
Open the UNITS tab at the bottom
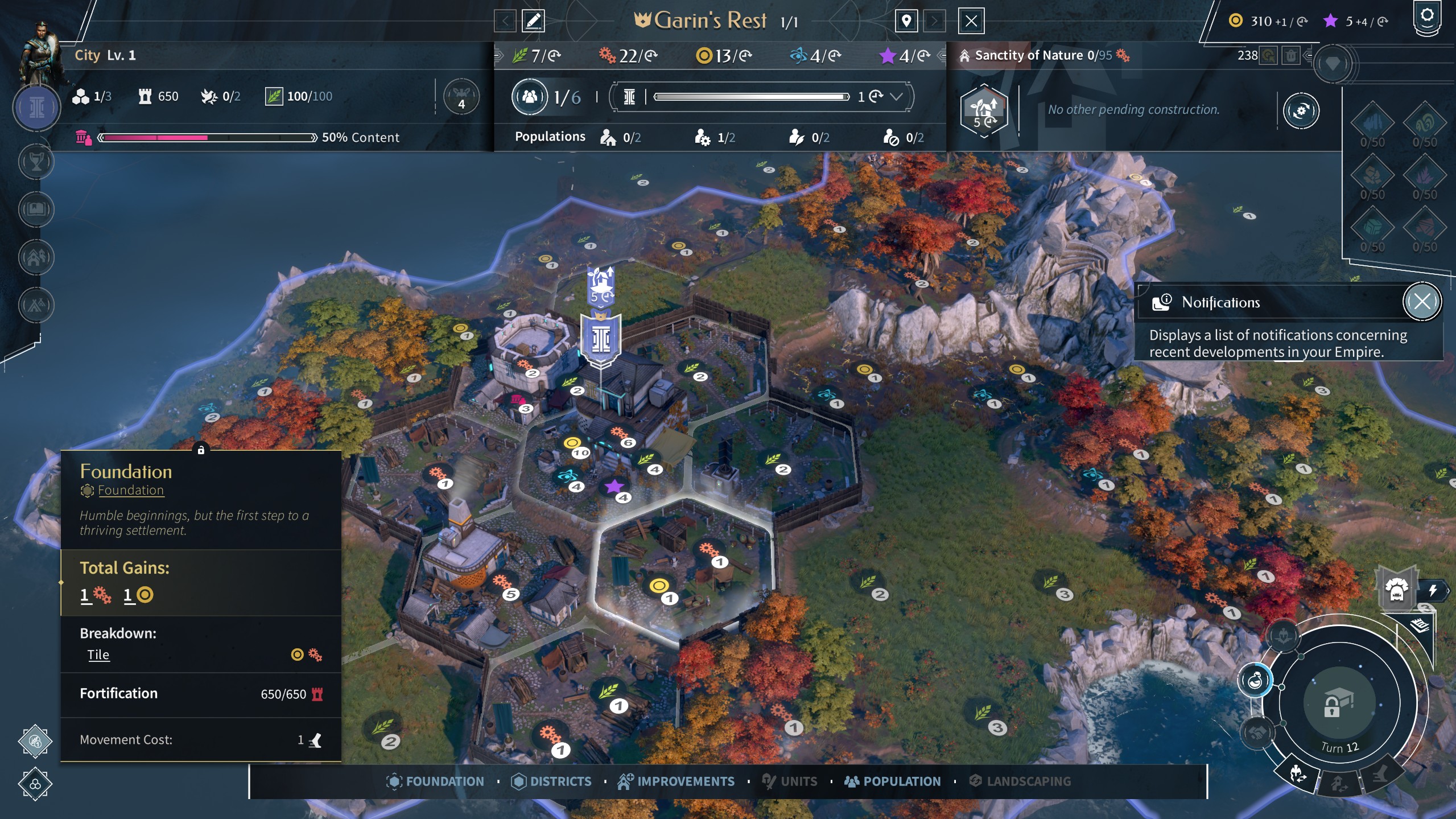(x=790, y=781)
